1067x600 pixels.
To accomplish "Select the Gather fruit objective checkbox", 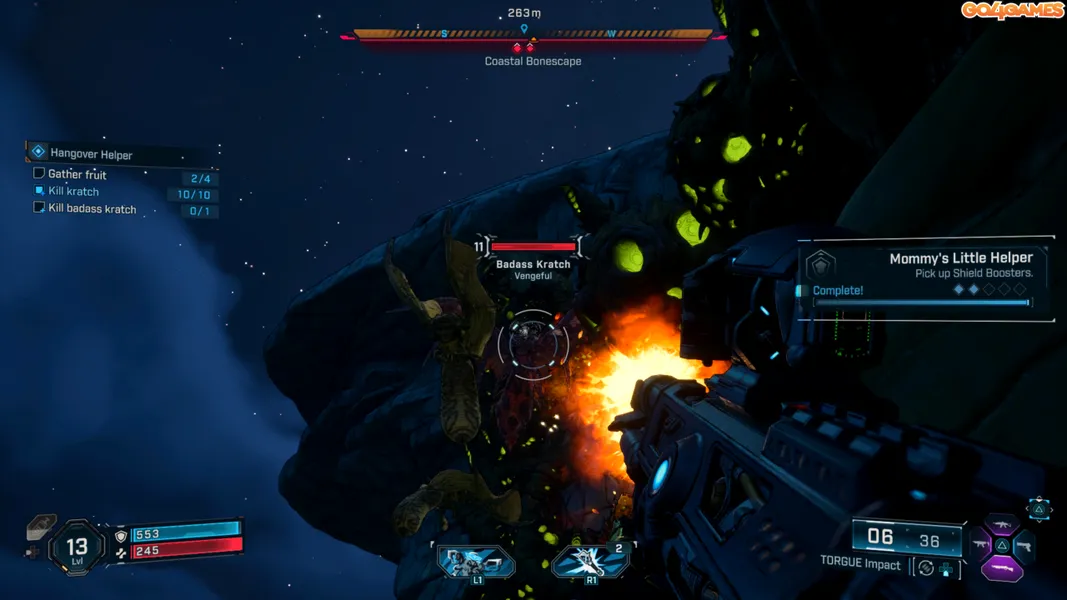I will [x=39, y=173].
